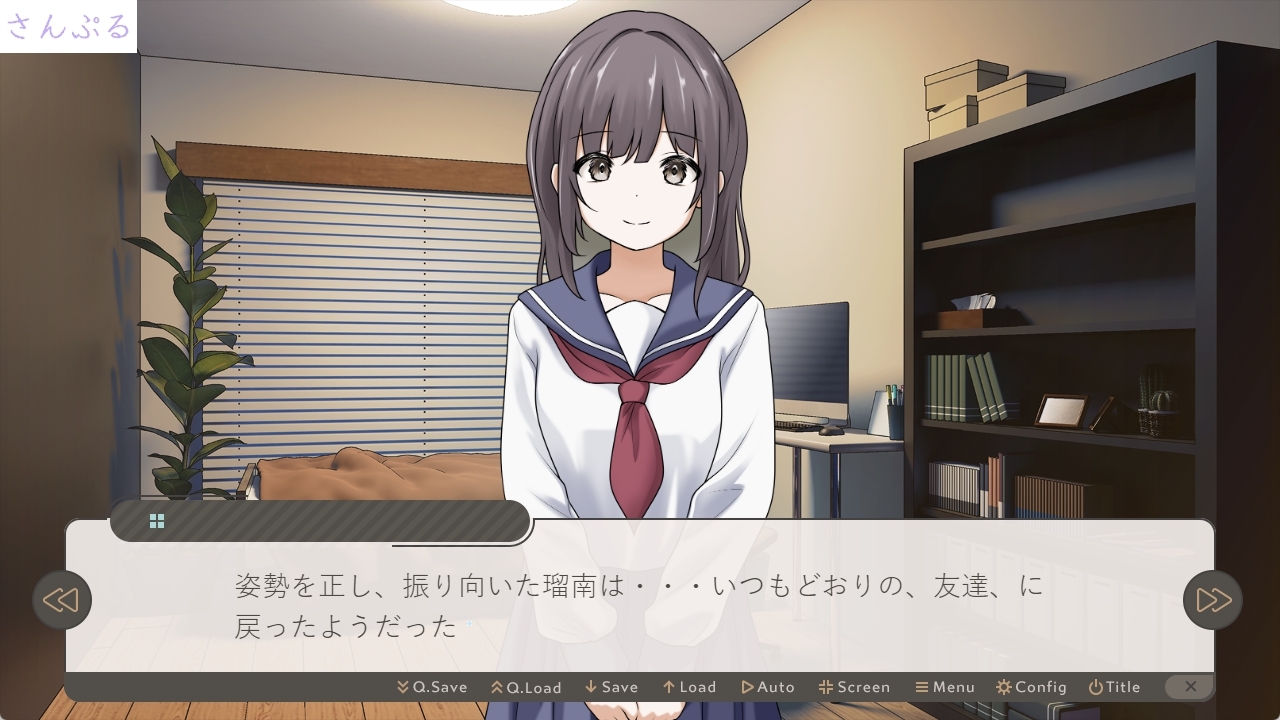Click the hamburger icon beside Menu
Viewport: 1280px width, 720px height.
pos(921,687)
